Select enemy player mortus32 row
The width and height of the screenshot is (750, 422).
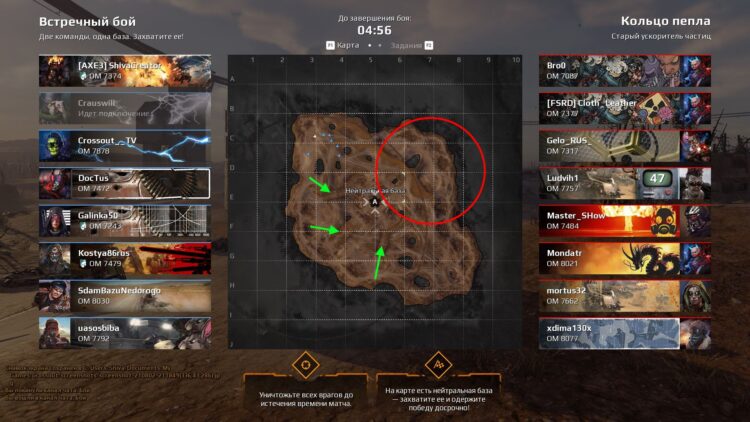(624, 295)
